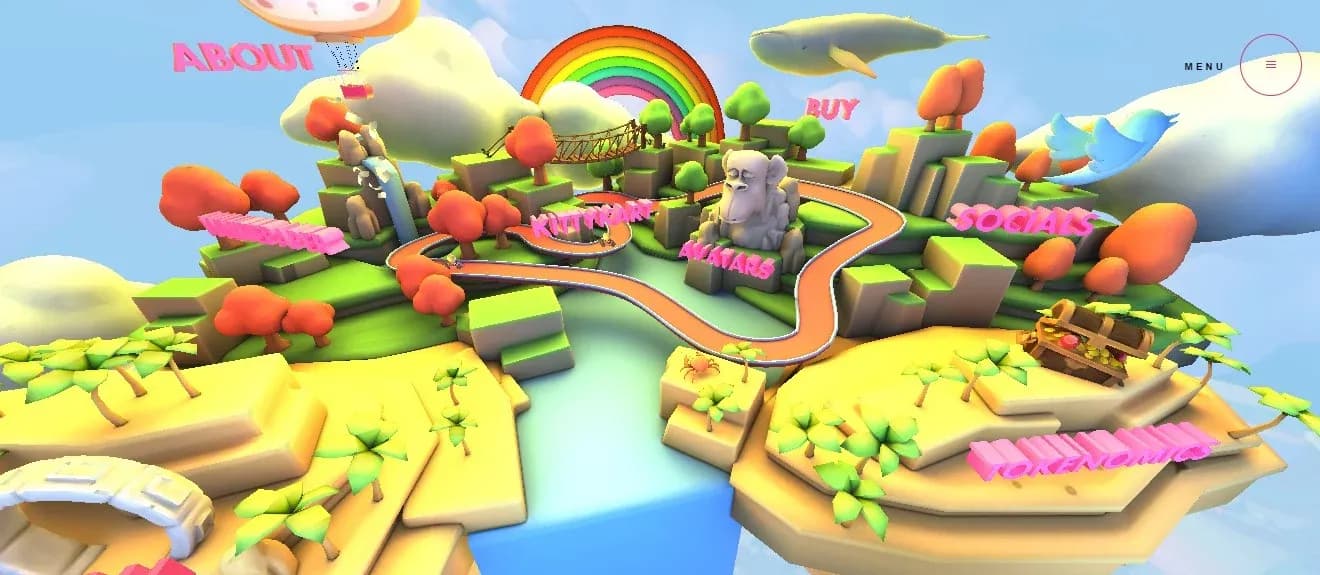Select the pink ABOUT label

click(242, 57)
